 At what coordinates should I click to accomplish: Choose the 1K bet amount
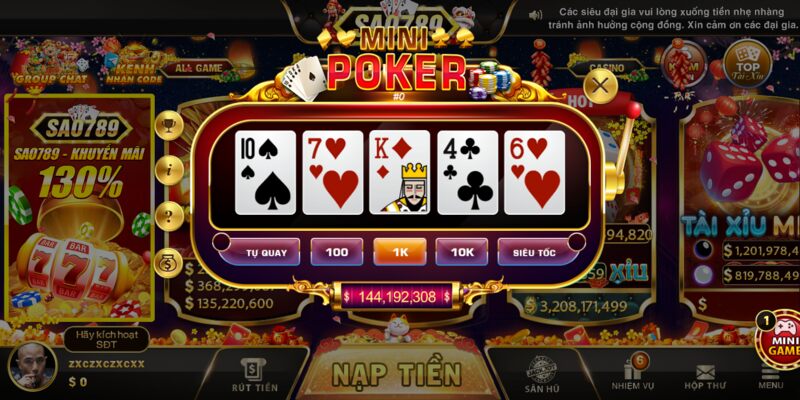pyautogui.click(x=400, y=252)
